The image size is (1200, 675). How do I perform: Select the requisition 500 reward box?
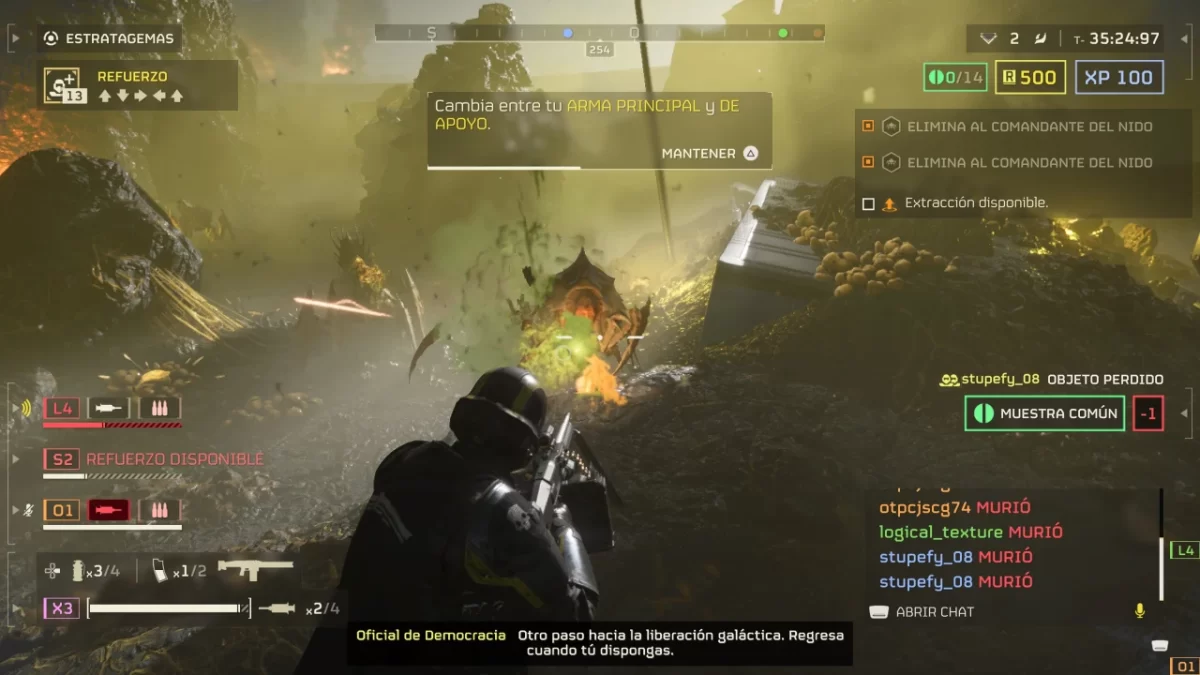pos(1029,77)
